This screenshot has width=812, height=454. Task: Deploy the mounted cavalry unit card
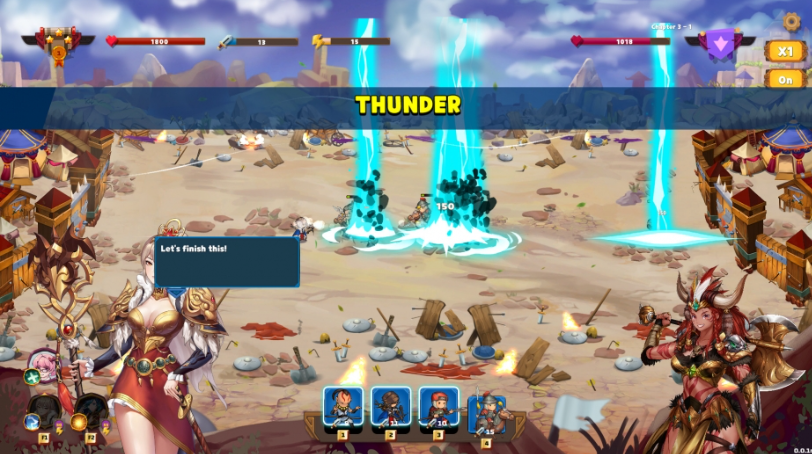pyautogui.click(x=487, y=412)
